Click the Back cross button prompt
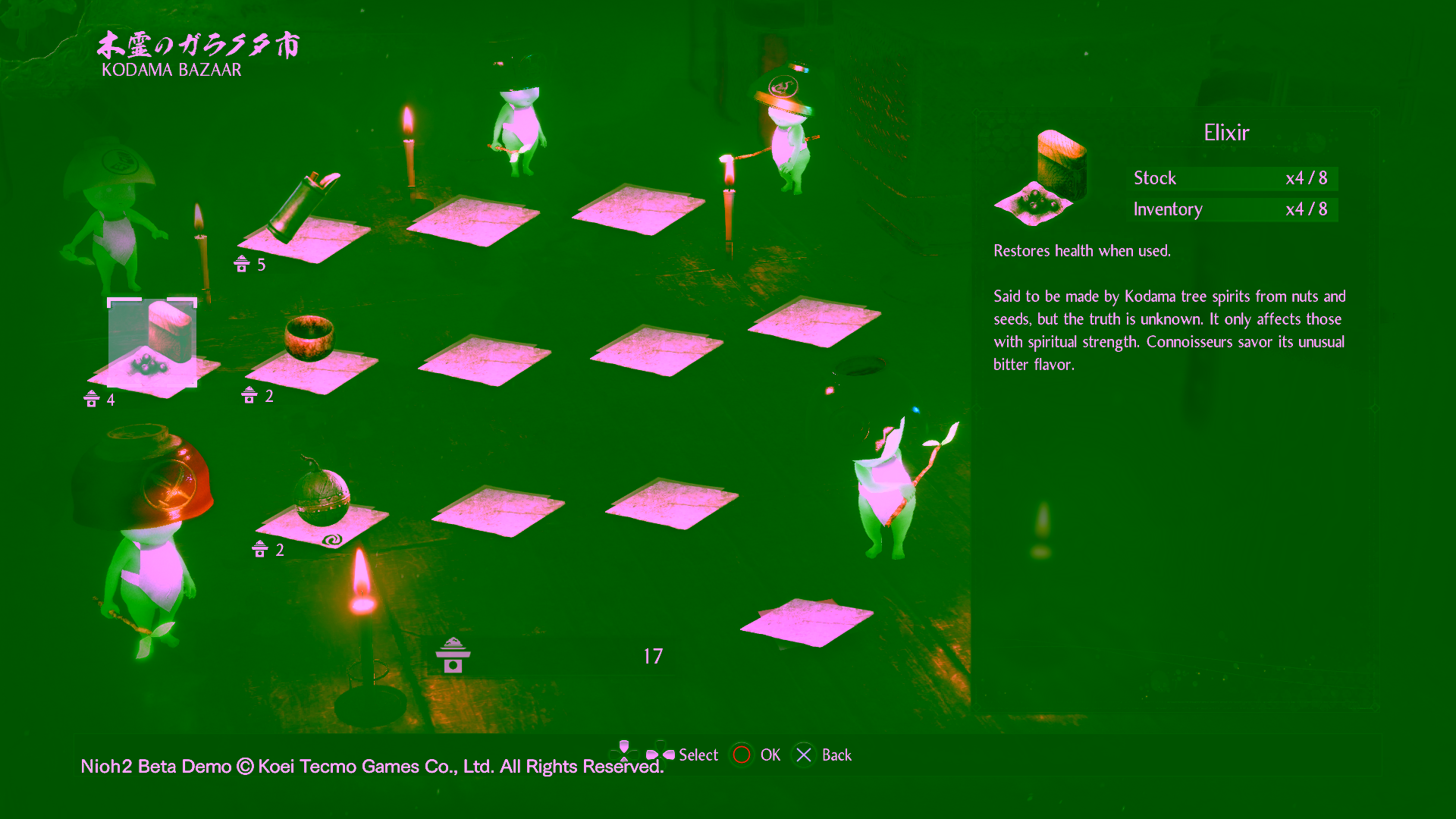Screen dimensions: 1456x819 [x=805, y=755]
